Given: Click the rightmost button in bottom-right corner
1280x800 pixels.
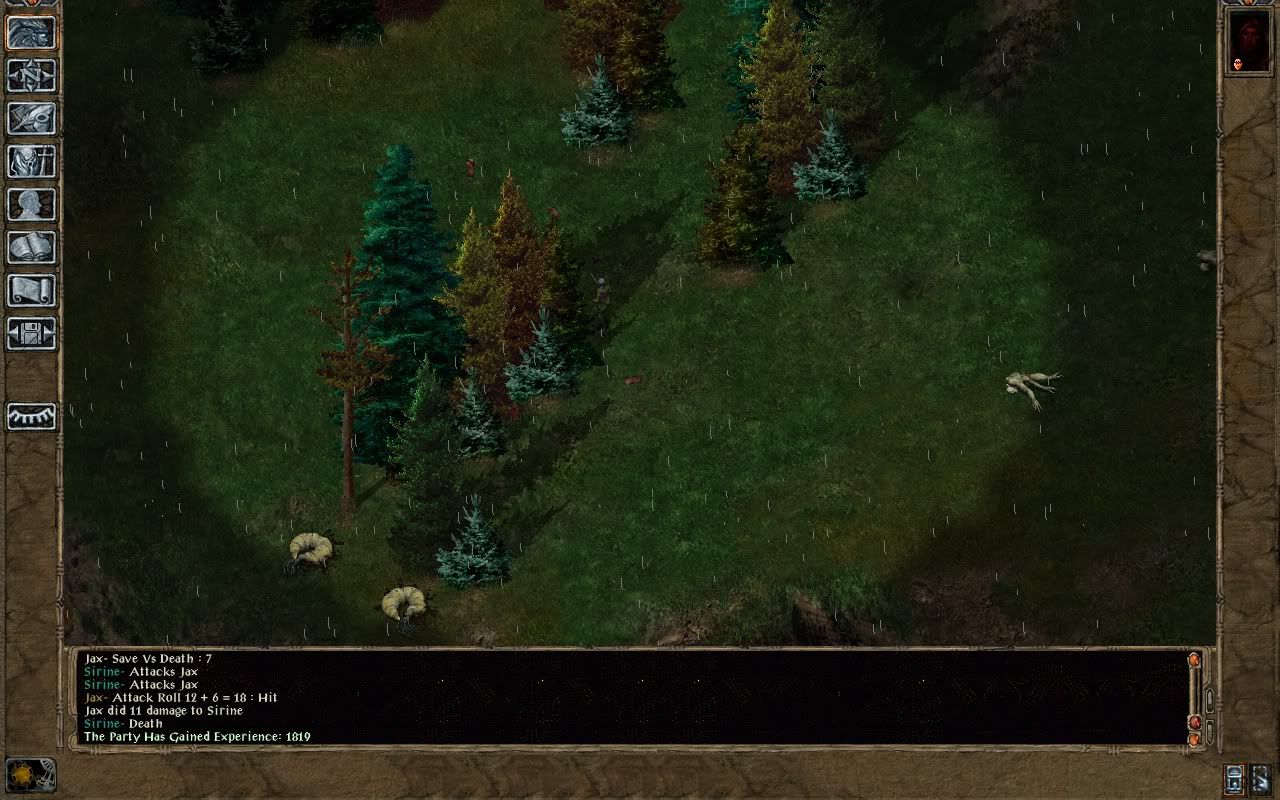Looking at the screenshot, I should (x=1261, y=778).
